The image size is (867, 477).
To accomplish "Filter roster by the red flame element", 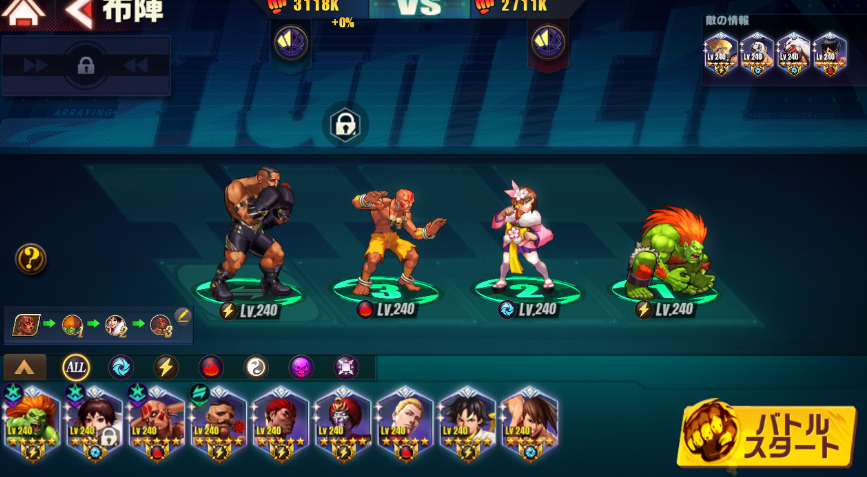I will click(x=211, y=367).
